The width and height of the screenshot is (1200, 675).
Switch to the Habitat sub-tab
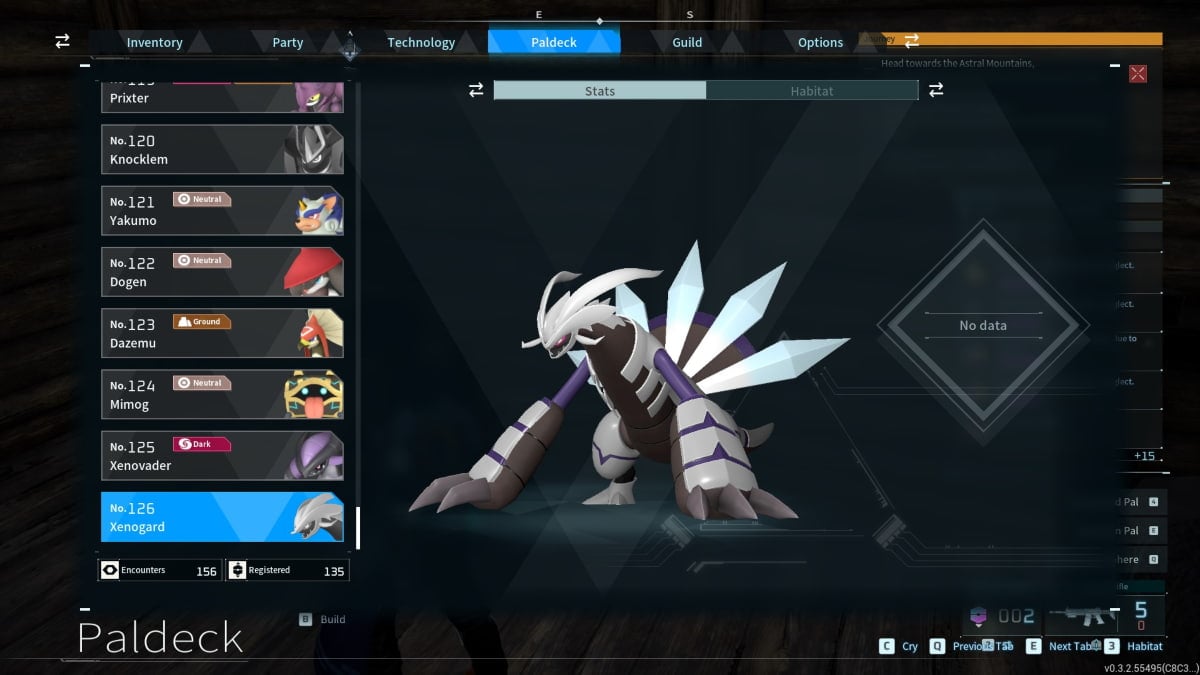[x=812, y=91]
